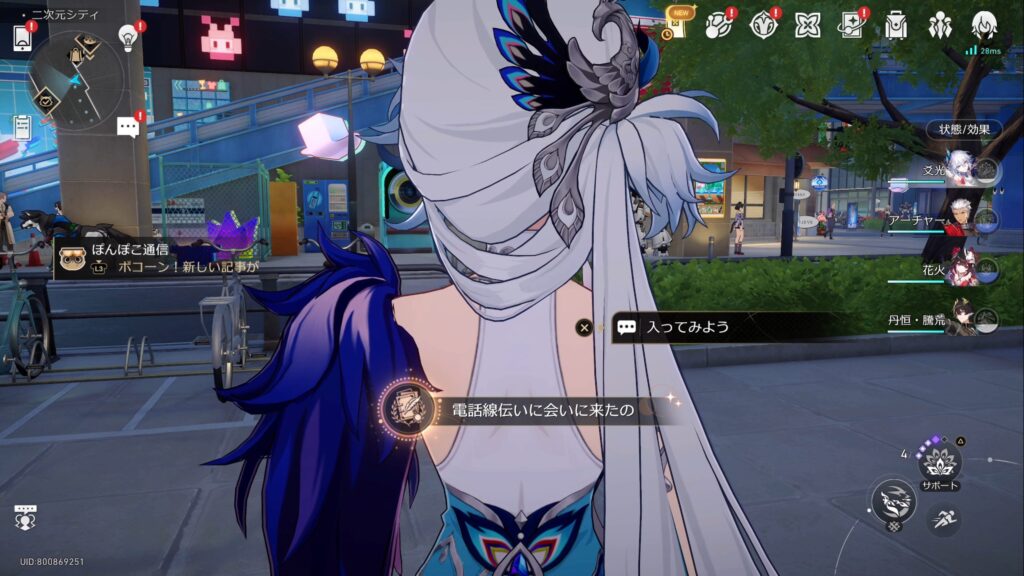Image resolution: width=1024 pixels, height=576 pixels.
Task: Click the lightbulb tutorial icon
Action: pos(128,37)
